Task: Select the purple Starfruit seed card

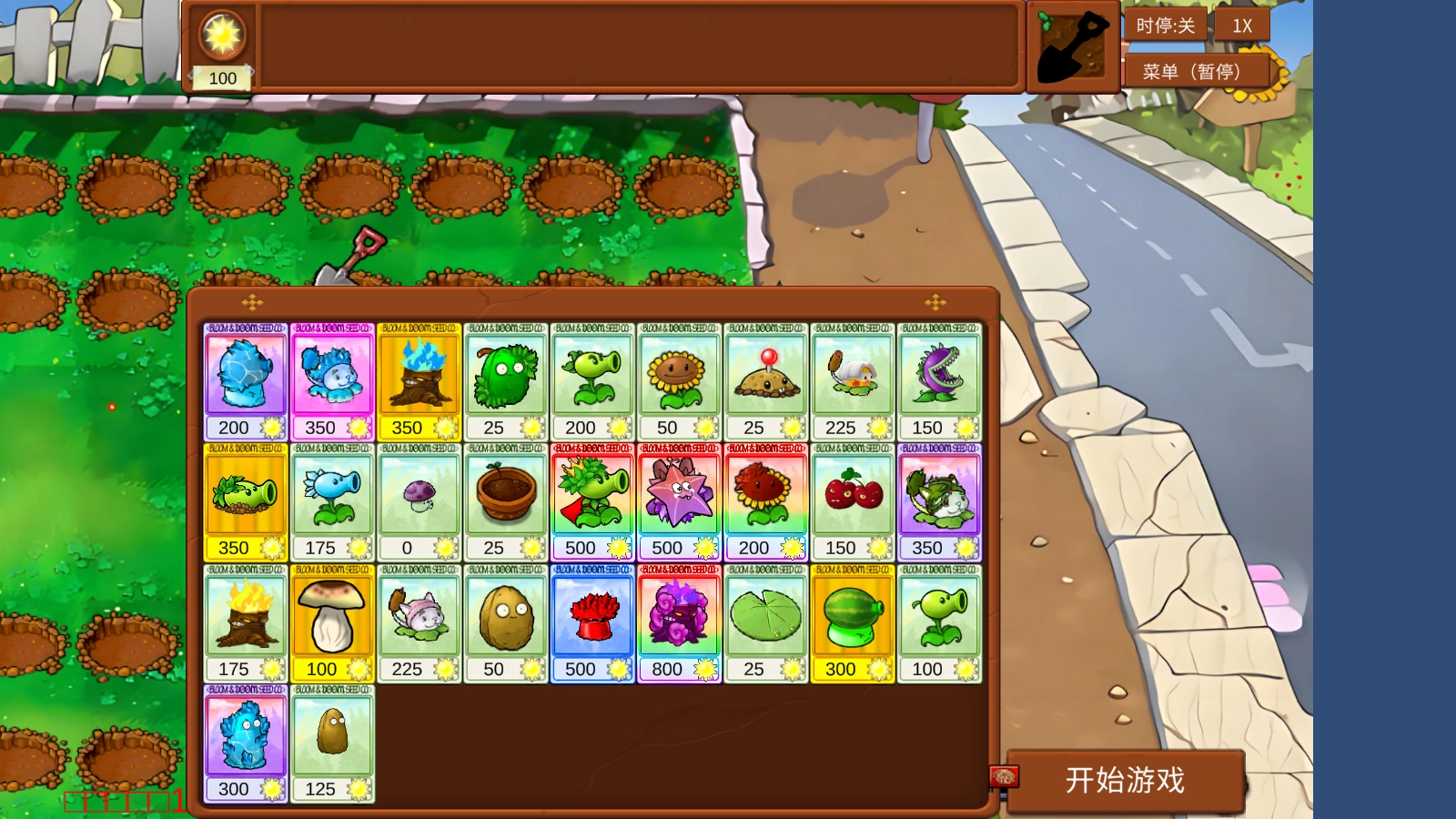Action: (679, 494)
